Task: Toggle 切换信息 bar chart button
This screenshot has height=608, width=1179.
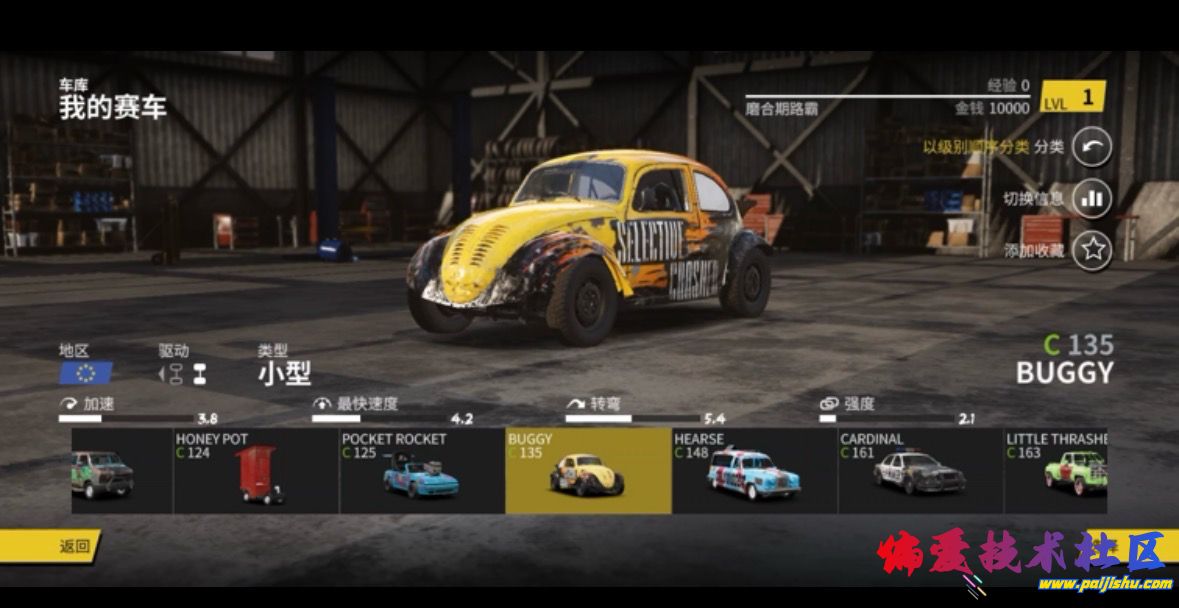Action: (x=1092, y=199)
